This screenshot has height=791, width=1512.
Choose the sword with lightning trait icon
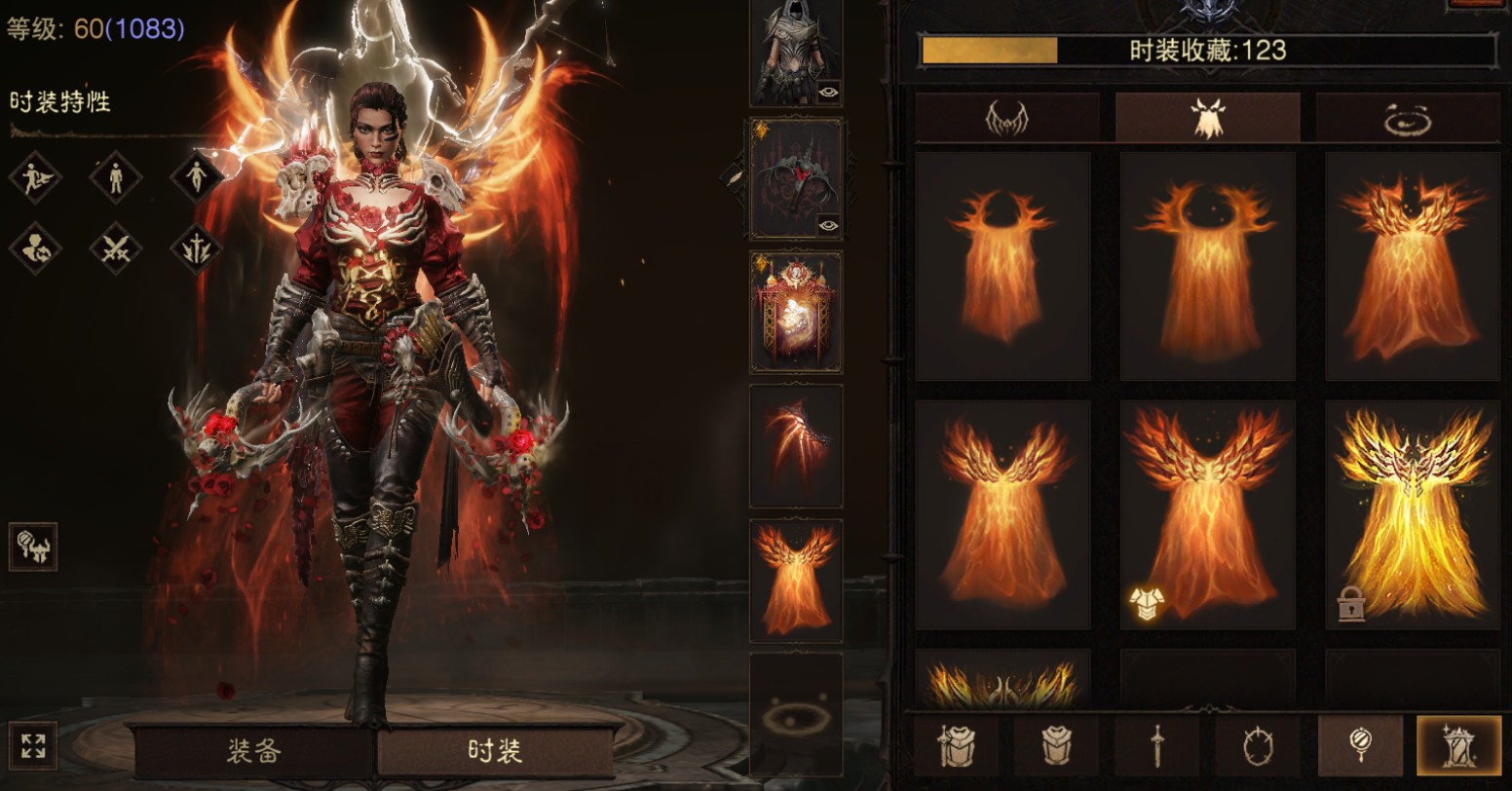pos(196,249)
